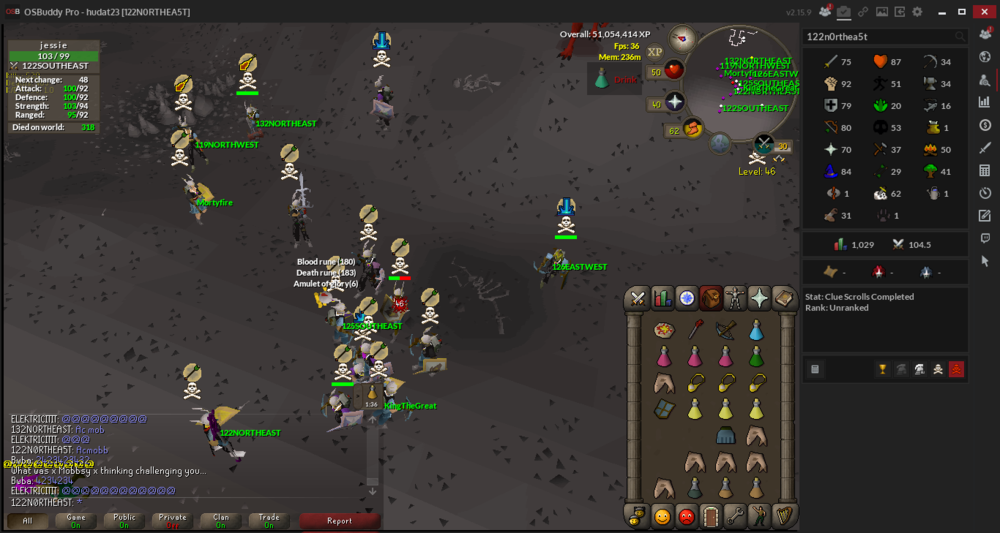The image size is (1000, 533).
Task: Show All chat messages
Action: click(x=27, y=520)
